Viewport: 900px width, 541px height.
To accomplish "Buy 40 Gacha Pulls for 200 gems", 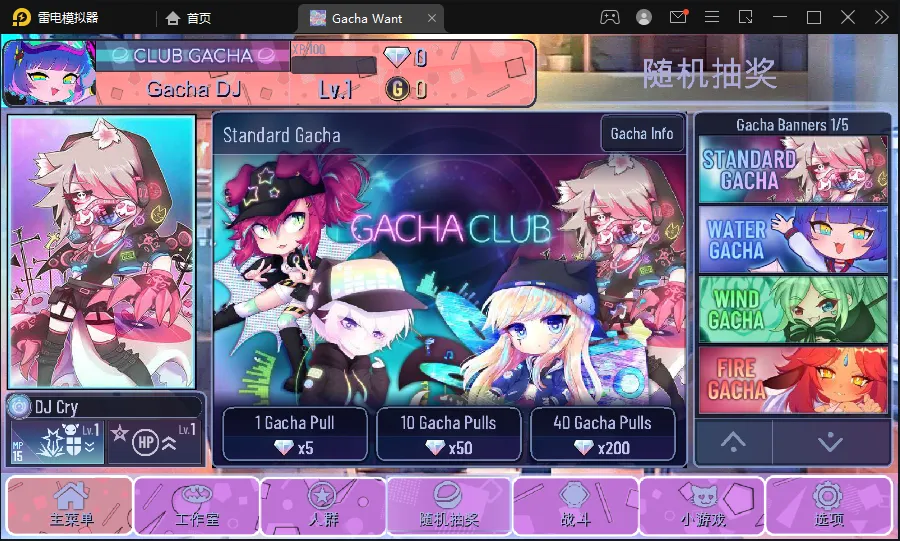I will pos(602,434).
